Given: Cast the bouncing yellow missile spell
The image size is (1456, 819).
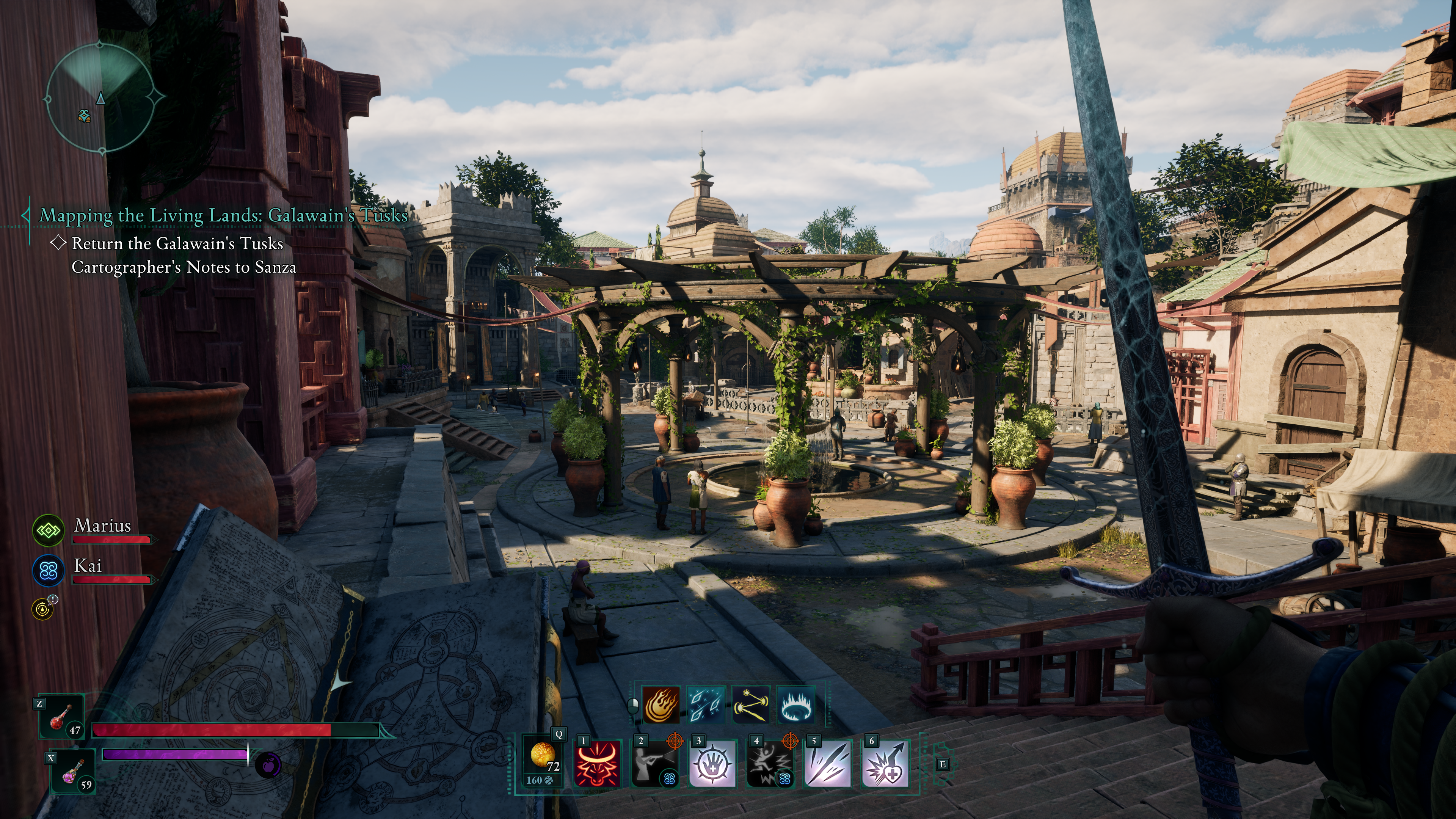Looking at the screenshot, I should [751, 705].
